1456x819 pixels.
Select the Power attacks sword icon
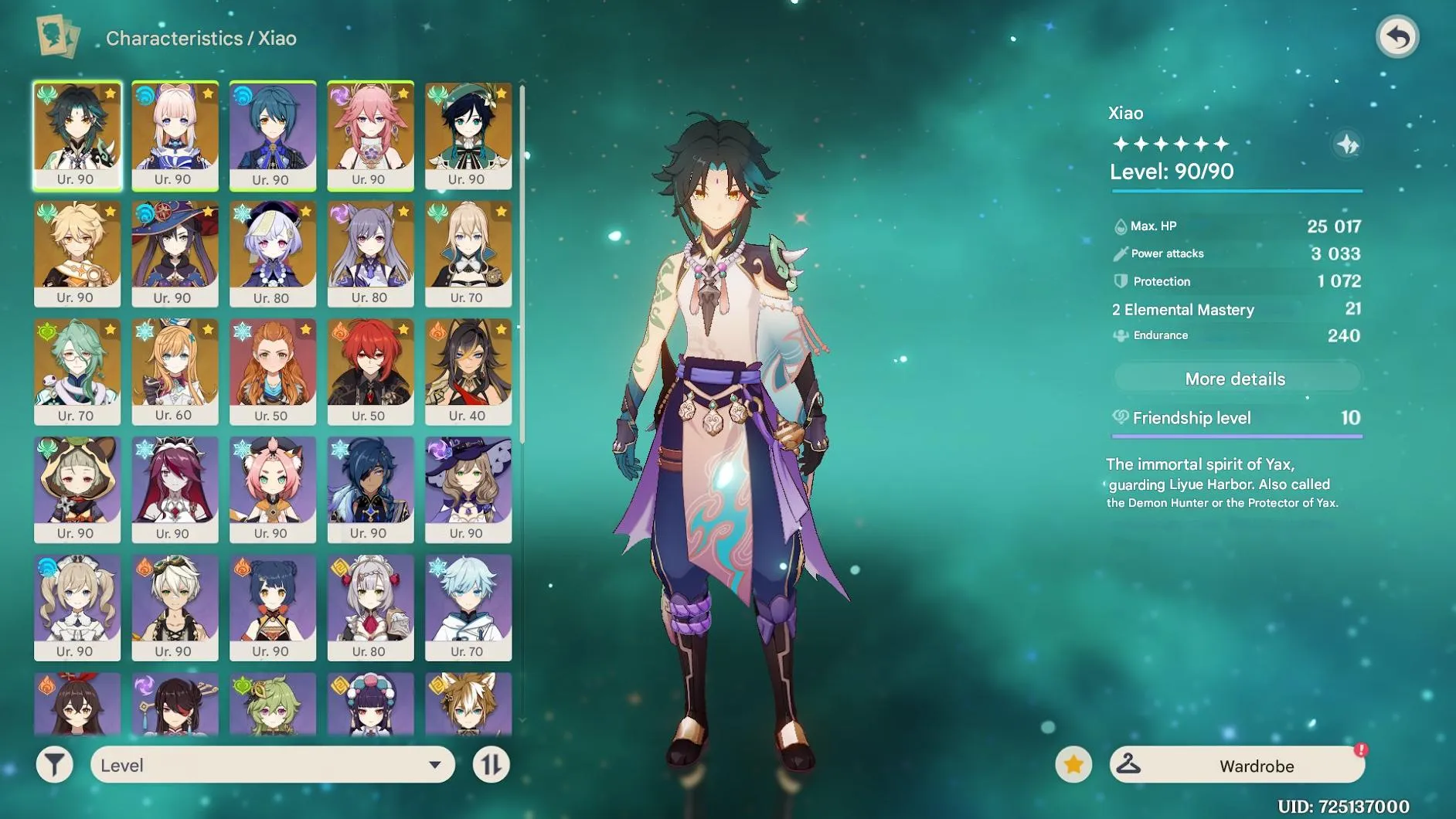tap(1122, 253)
